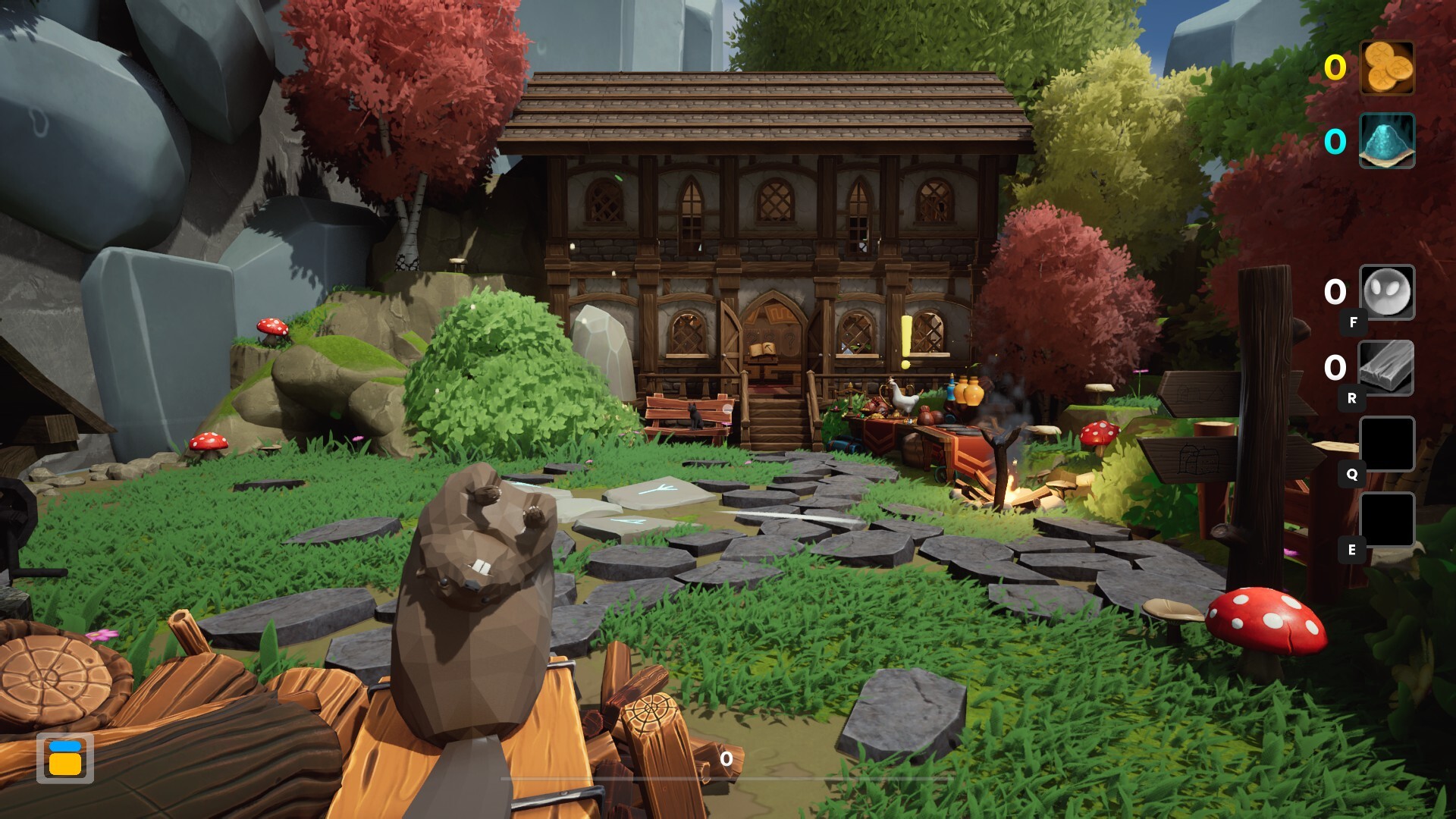Image resolution: width=1456 pixels, height=819 pixels.
Task: Activate the white ghost mask ability slot
Action: click(1387, 292)
